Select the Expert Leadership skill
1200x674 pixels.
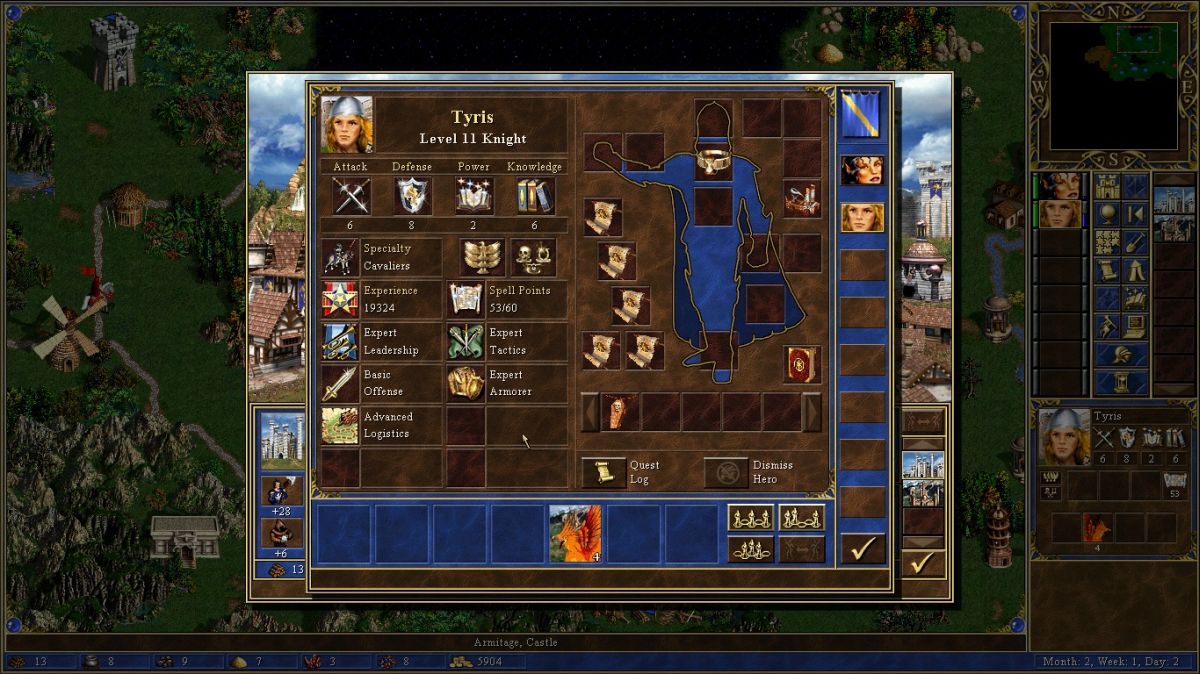point(340,342)
